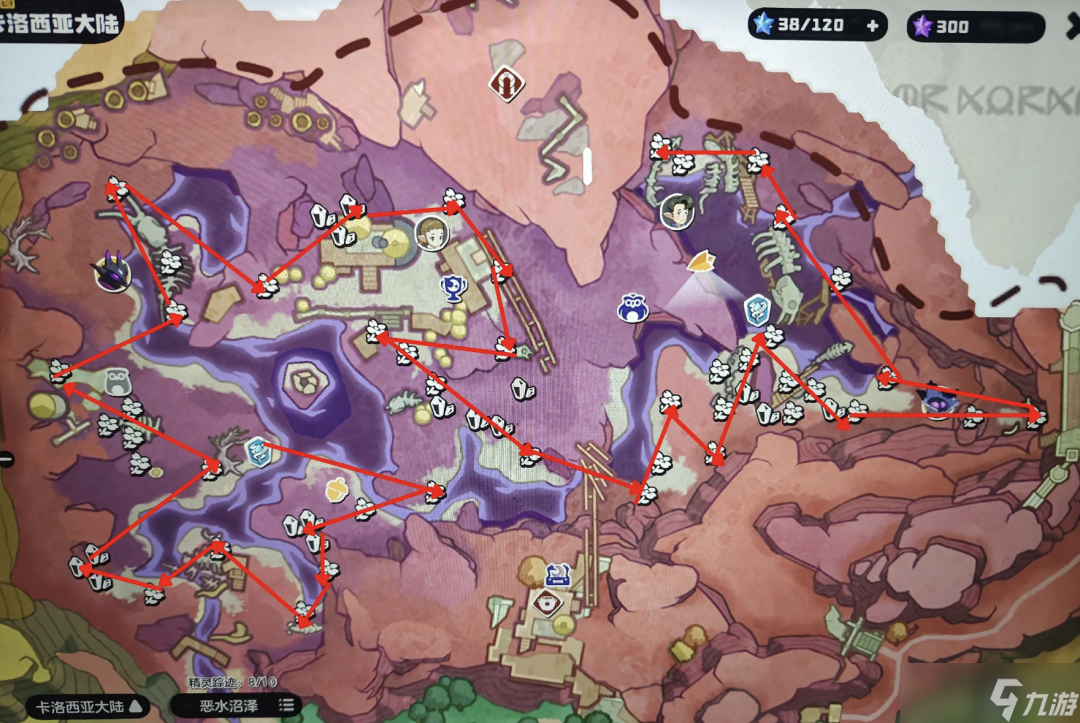1080x723 pixels.
Task: Add more blue star energy with plus button
Action: [873, 27]
